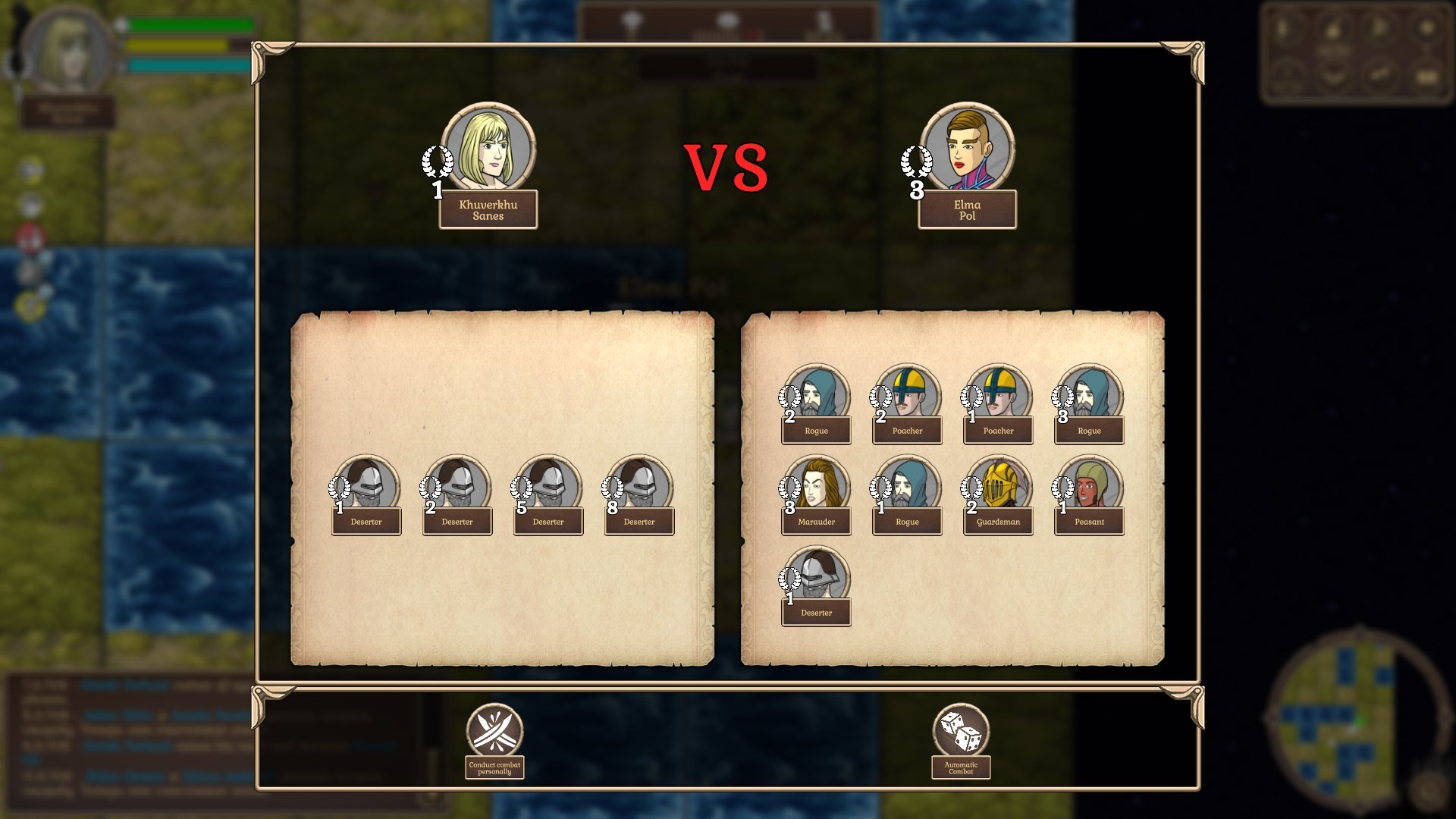Select enemy leader Elma Pol portrait
Viewport: 1456px width, 819px height.
point(968,149)
